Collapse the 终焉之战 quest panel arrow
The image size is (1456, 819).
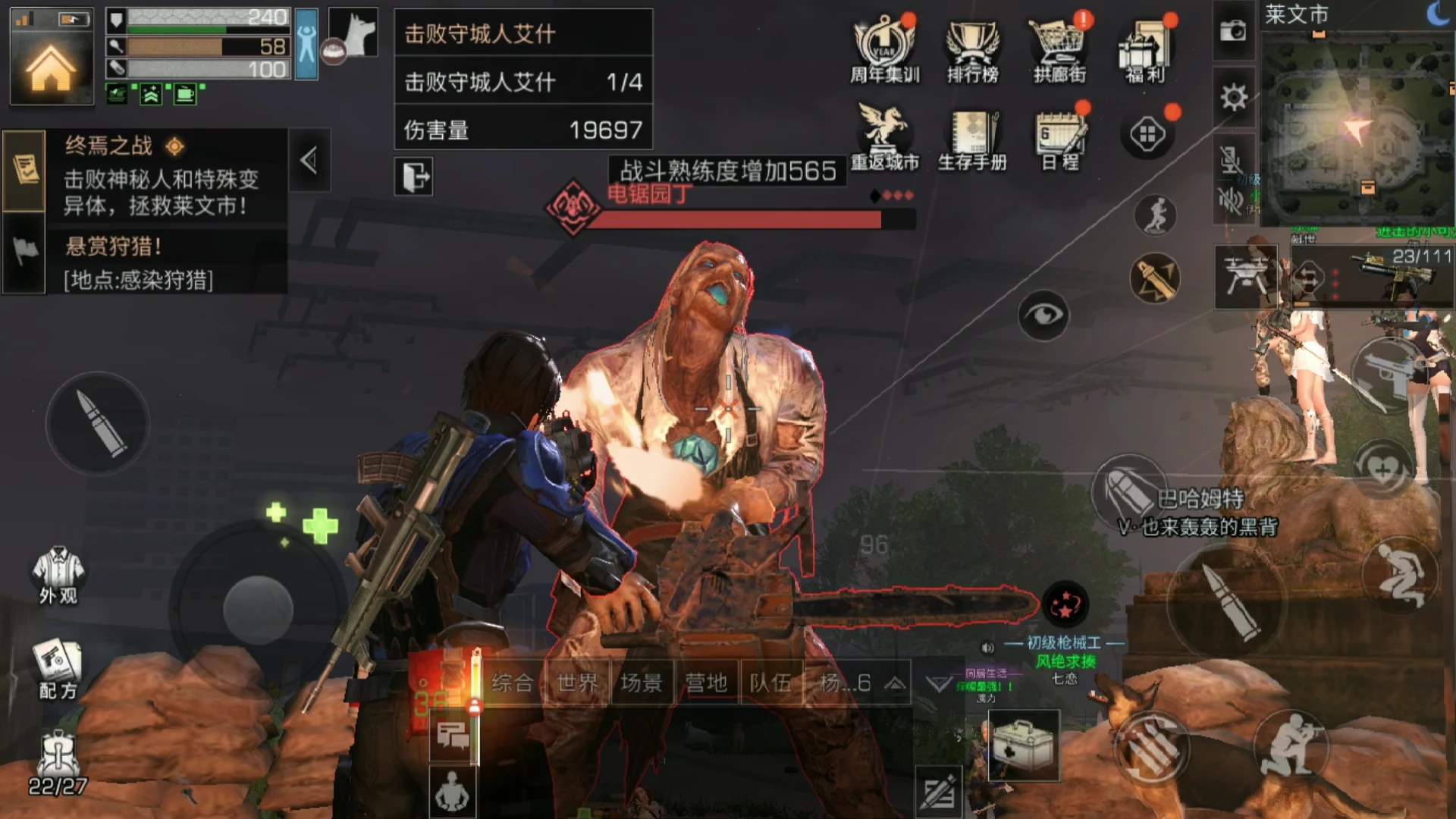[309, 162]
